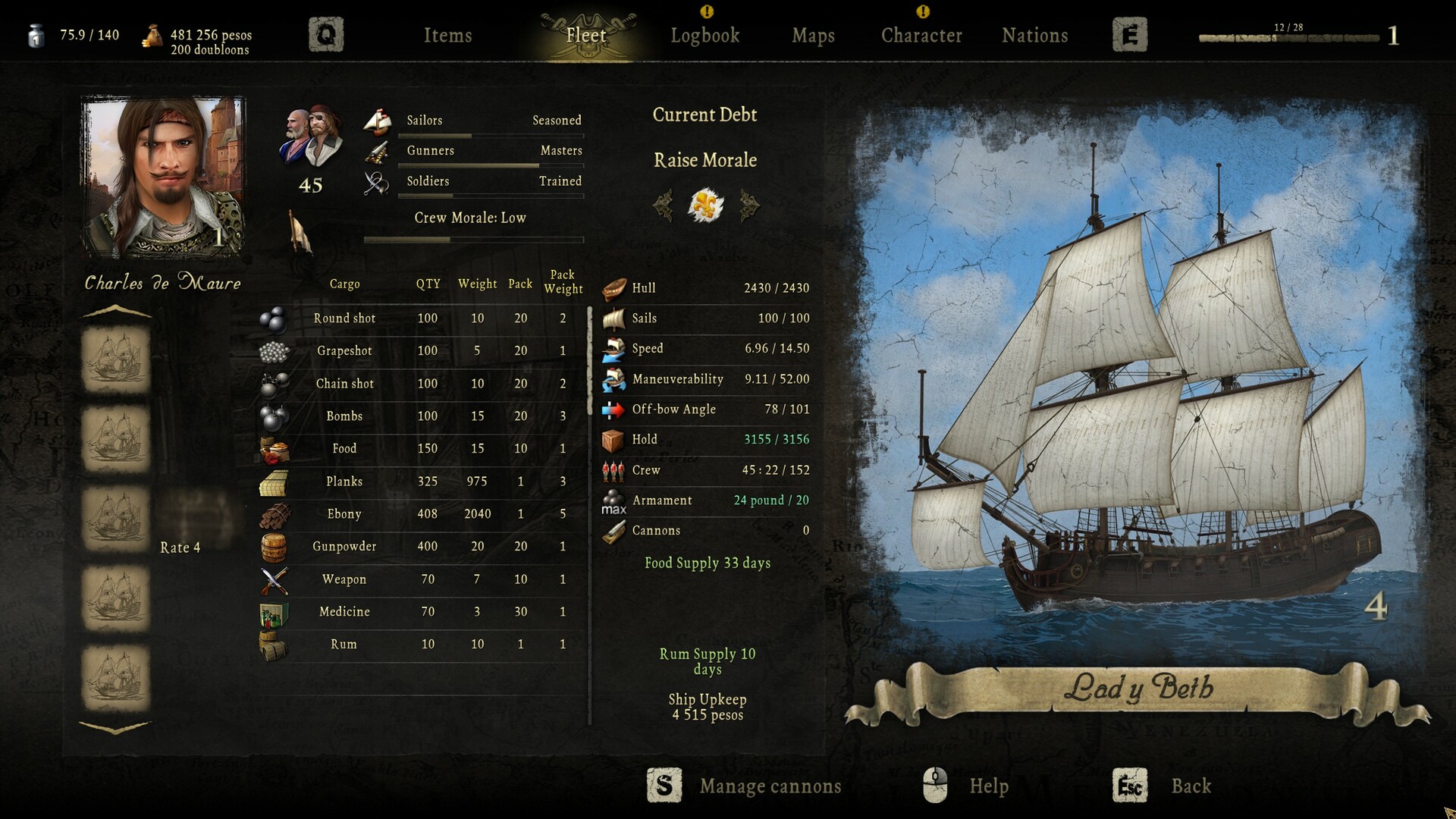The height and width of the screenshot is (819, 1456).
Task: Click Manage cannons
Action: pos(770,786)
